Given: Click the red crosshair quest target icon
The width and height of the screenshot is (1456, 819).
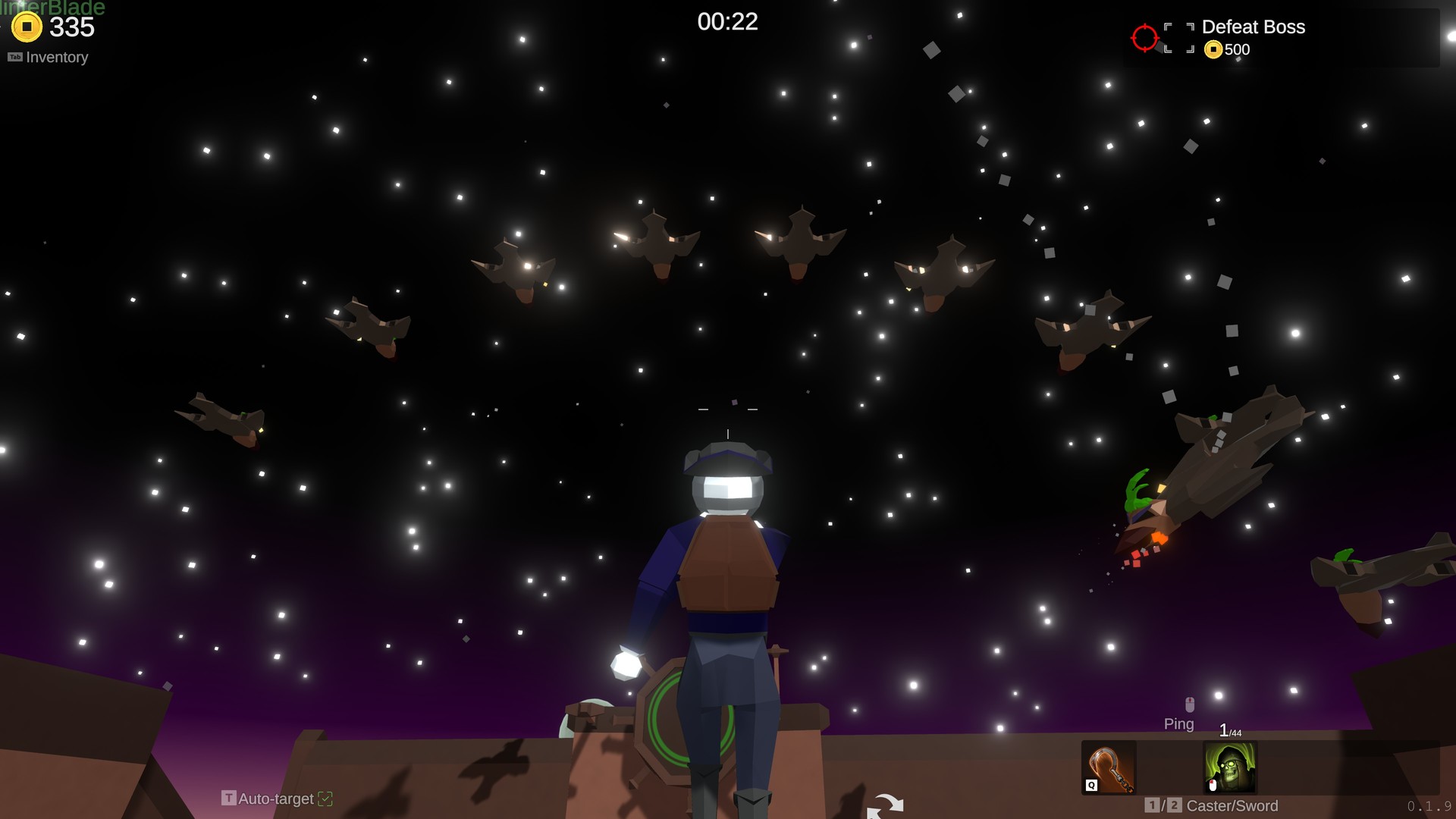Looking at the screenshot, I should pyautogui.click(x=1144, y=37).
